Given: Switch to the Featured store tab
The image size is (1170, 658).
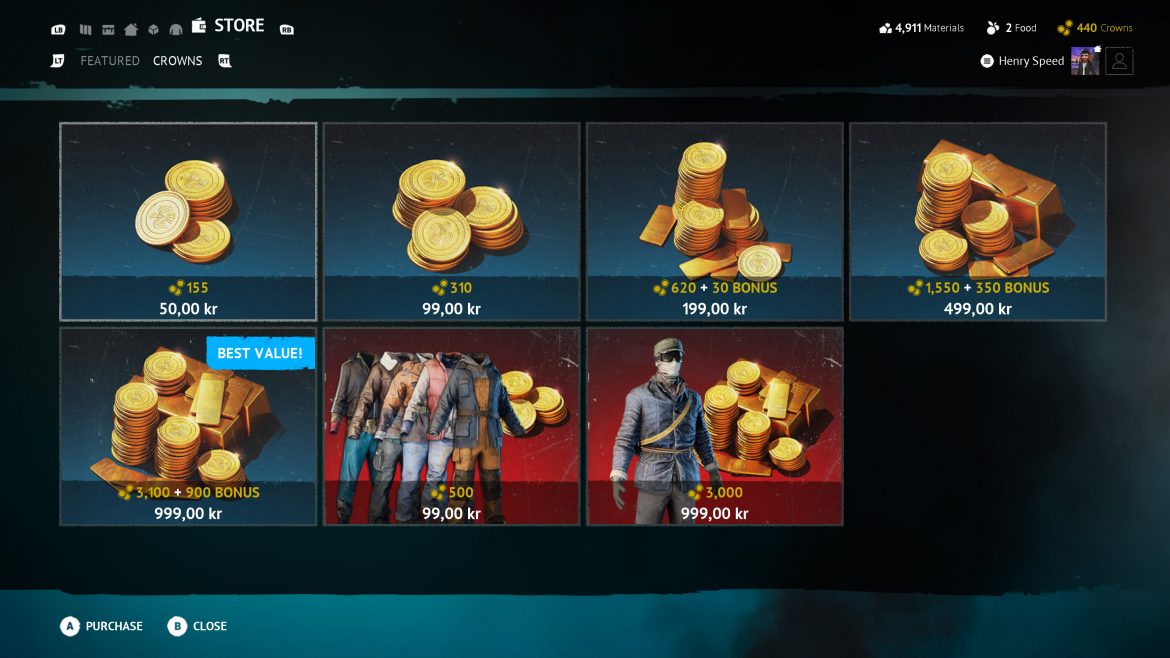Looking at the screenshot, I should (110, 61).
